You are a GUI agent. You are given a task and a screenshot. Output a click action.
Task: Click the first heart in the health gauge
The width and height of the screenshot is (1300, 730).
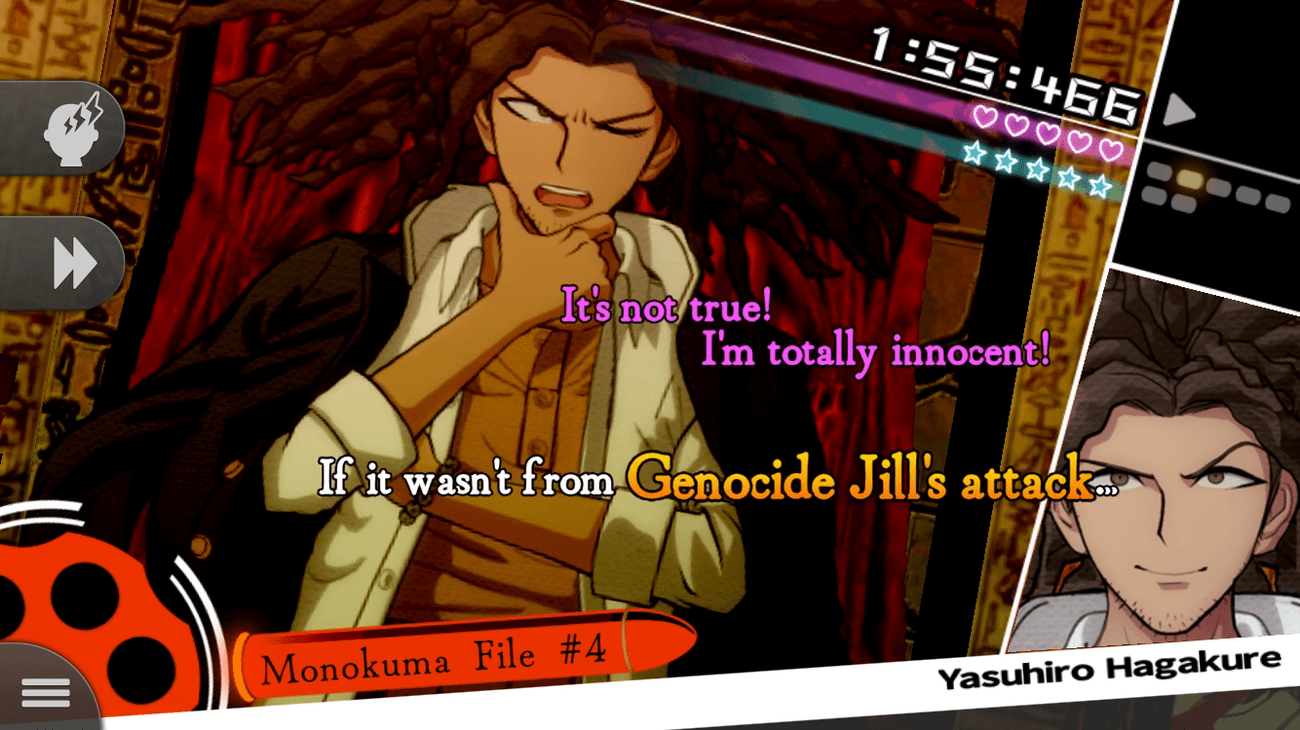coord(984,116)
